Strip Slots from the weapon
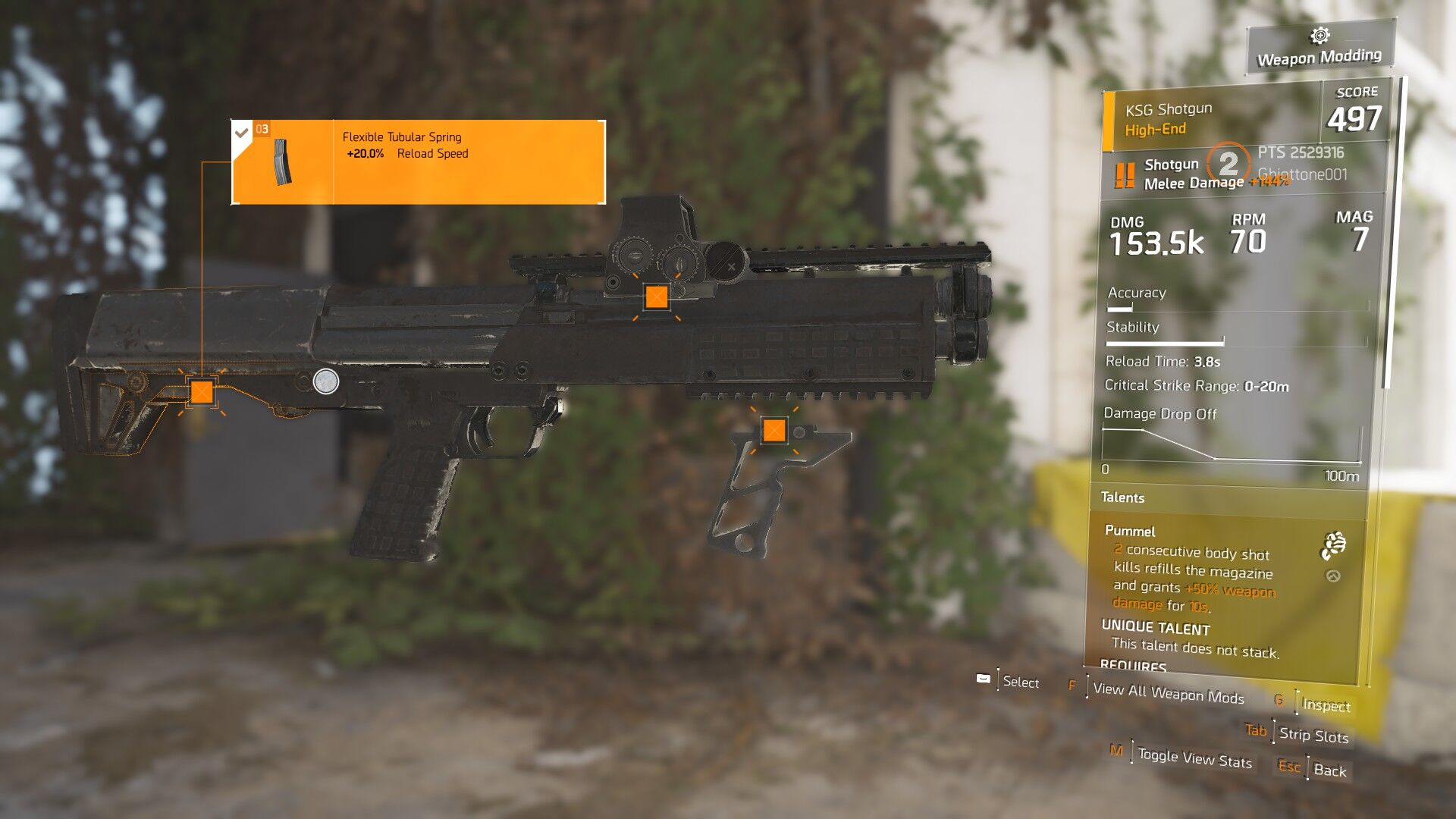Image resolution: width=1456 pixels, height=819 pixels. (1313, 735)
